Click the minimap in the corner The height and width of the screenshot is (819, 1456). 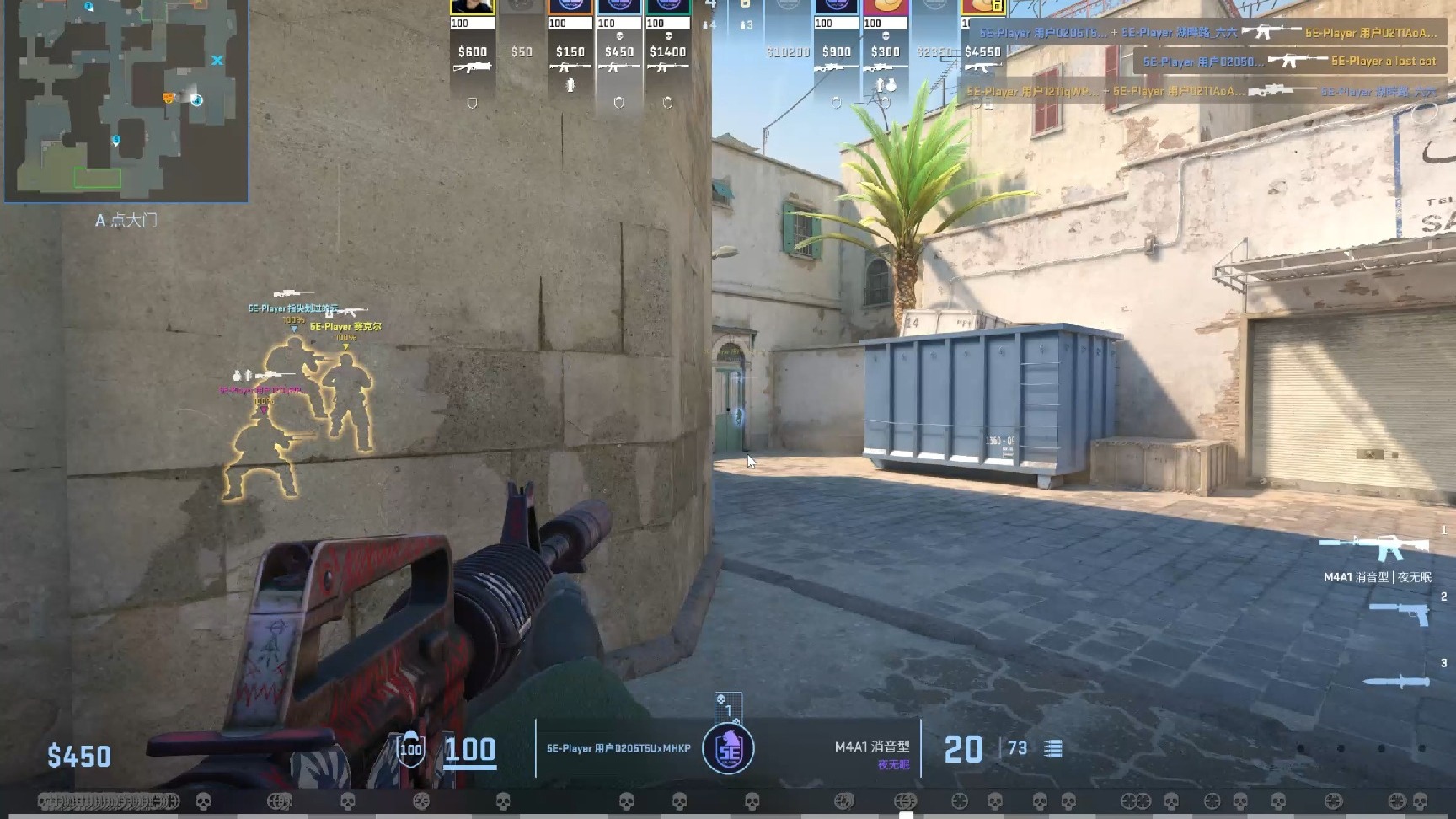coord(126,99)
